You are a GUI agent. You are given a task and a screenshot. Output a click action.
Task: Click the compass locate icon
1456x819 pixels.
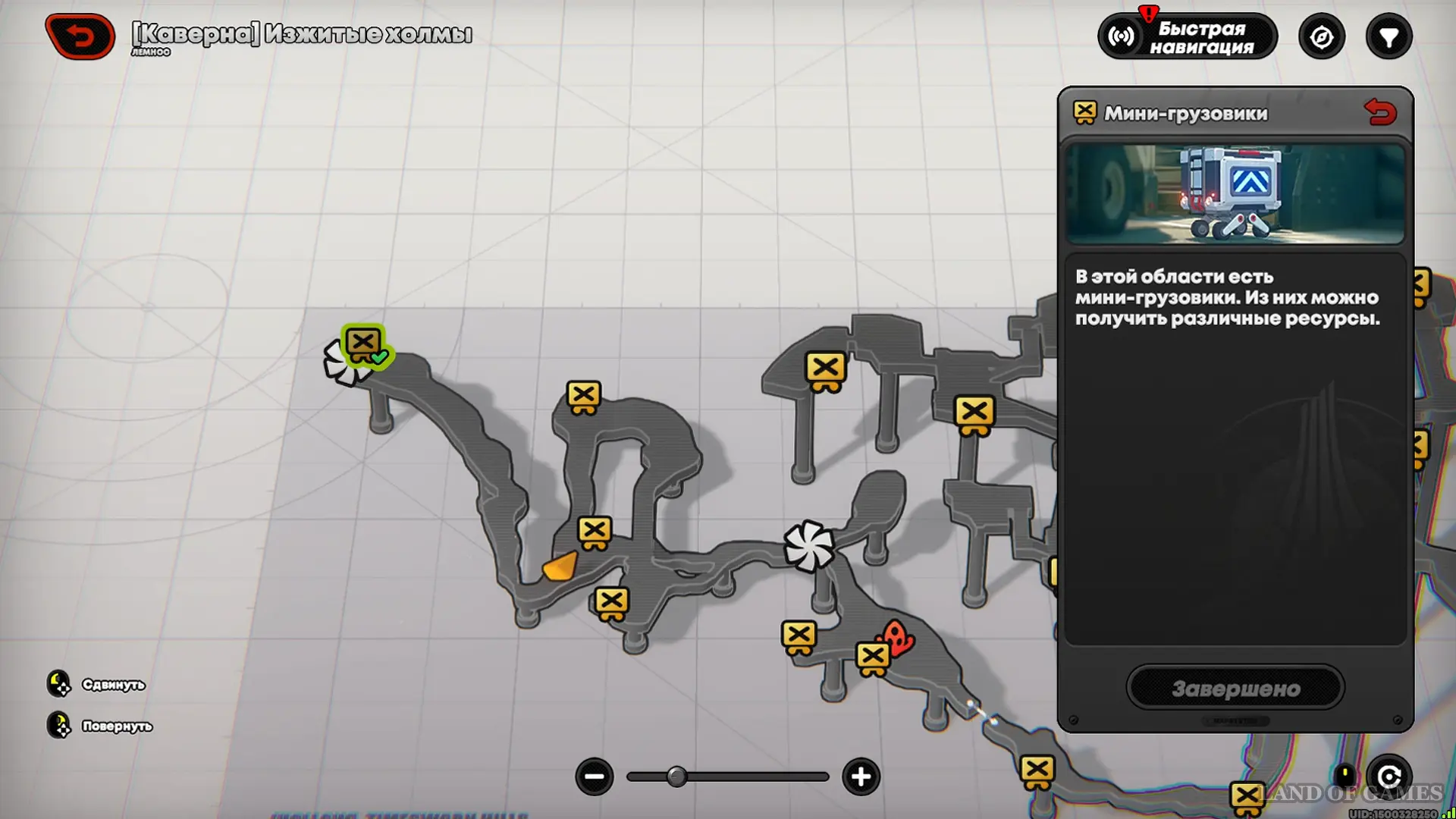click(1322, 36)
